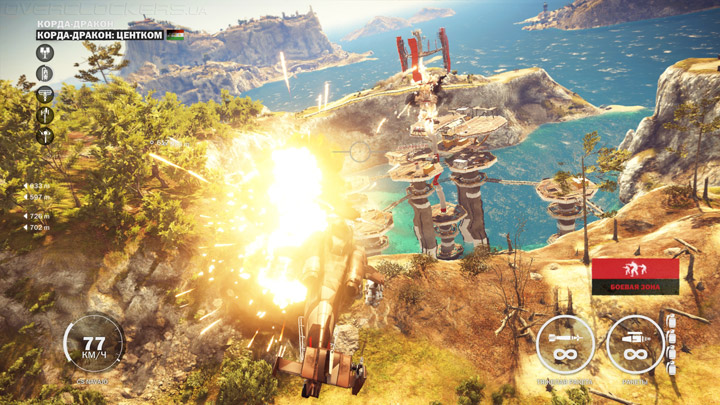Click the flag icon beside Центком
This screenshot has height=405, width=720.
pos(174,35)
